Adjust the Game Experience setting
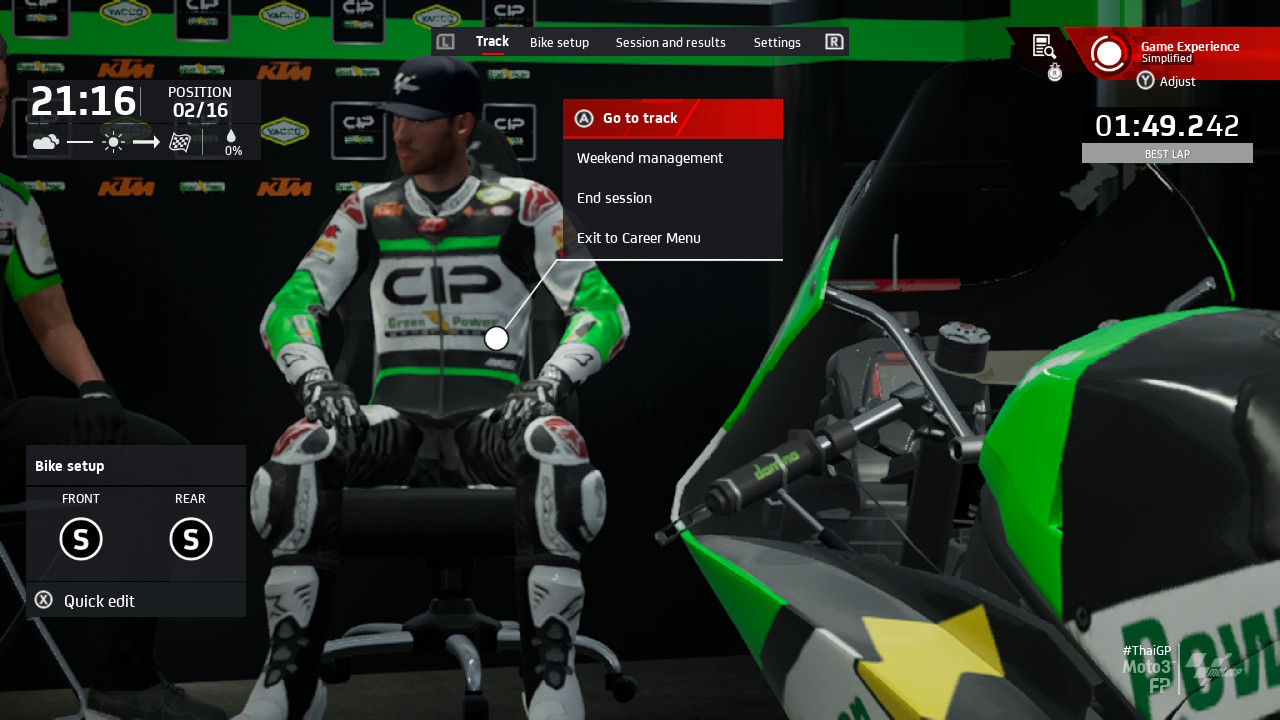The height and width of the screenshot is (720, 1280). click(1167, 81)
